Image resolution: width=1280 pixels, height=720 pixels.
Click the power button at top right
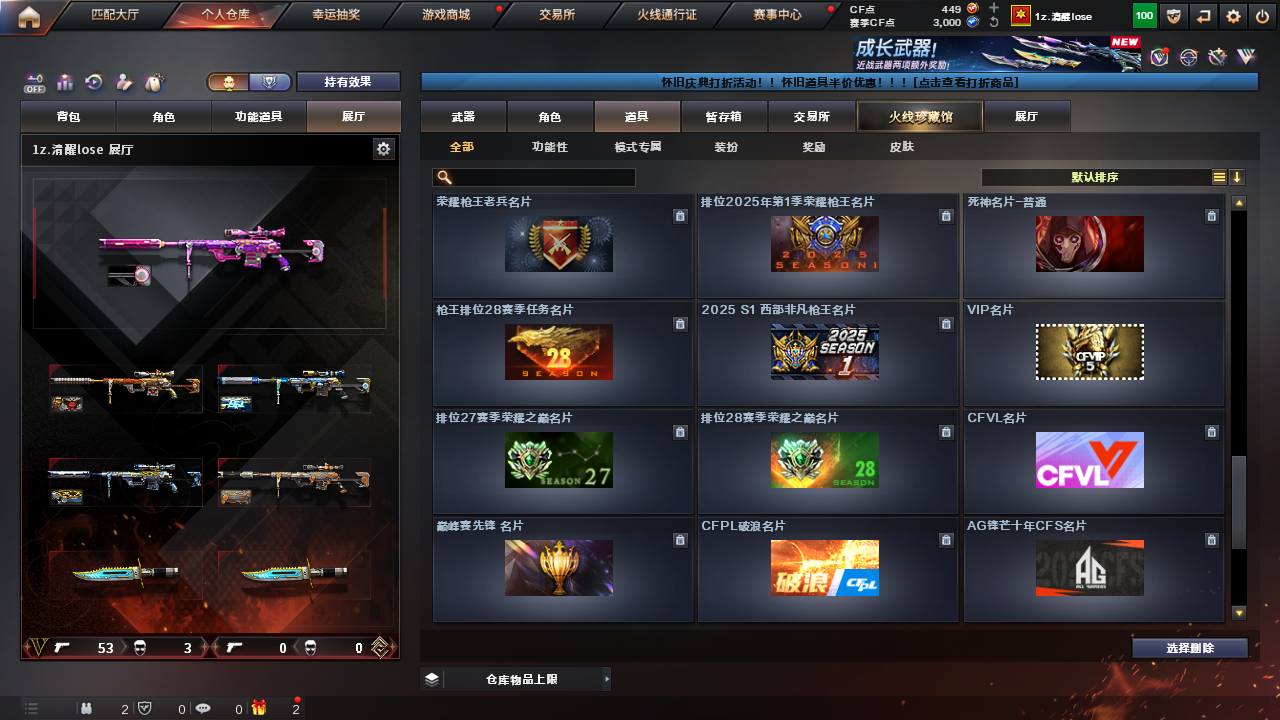(1262, 15)
